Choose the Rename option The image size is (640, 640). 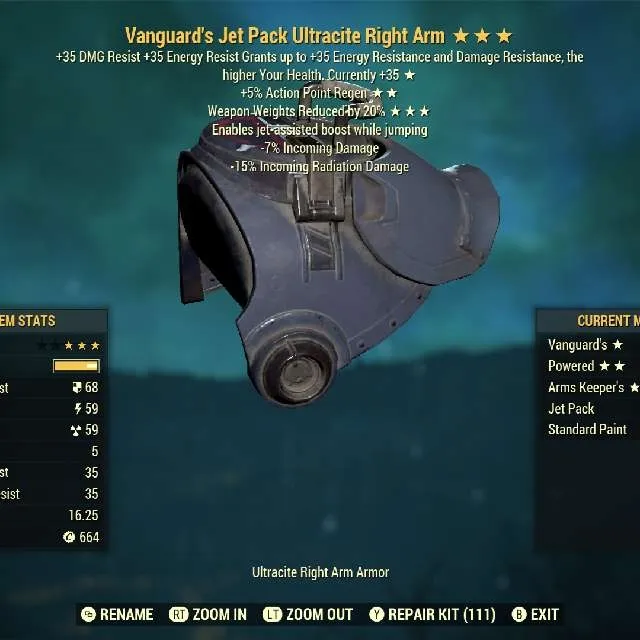pos(117,614)
